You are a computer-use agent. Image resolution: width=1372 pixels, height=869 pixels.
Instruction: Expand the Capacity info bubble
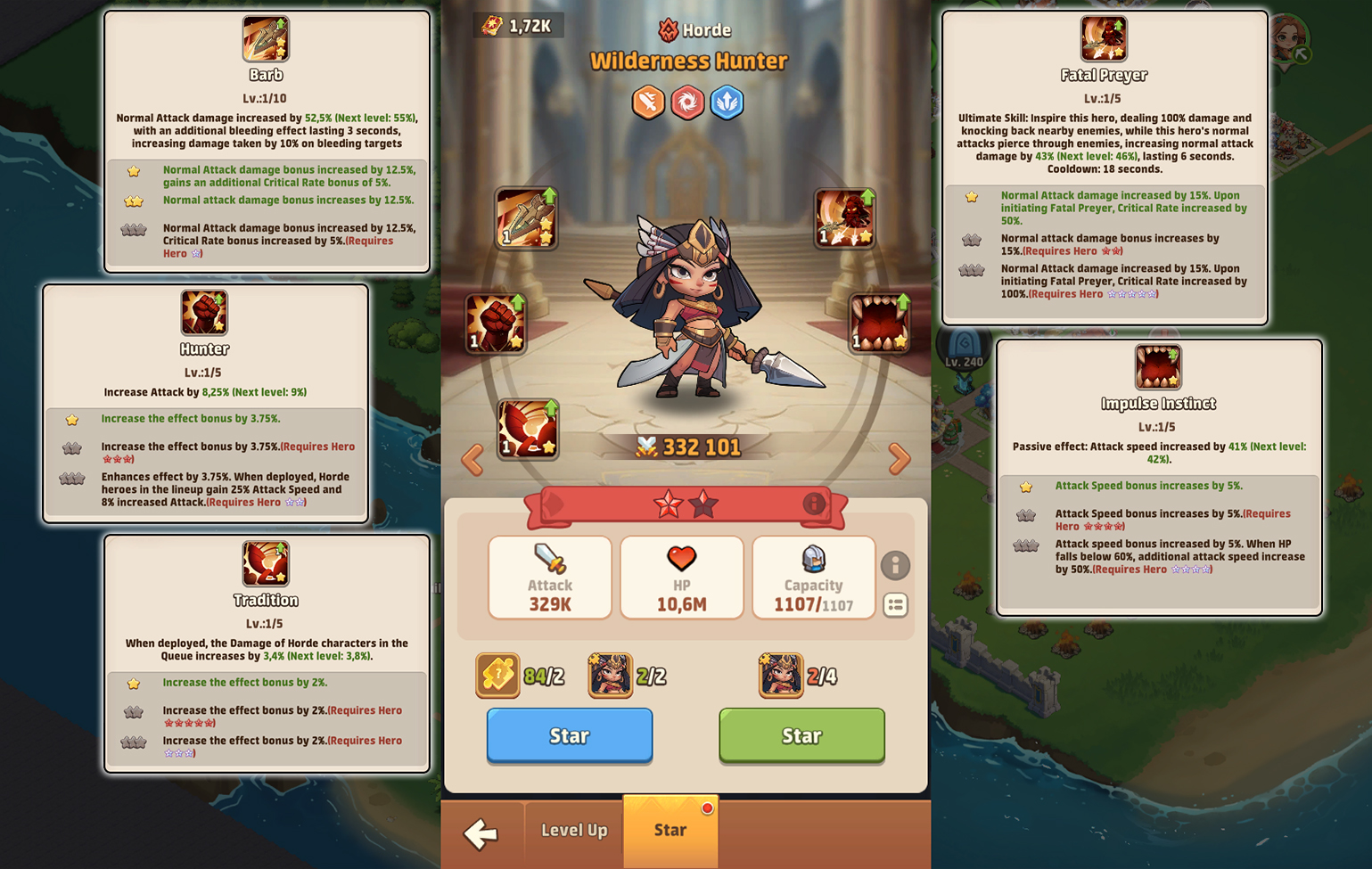(x=896, y=566)
